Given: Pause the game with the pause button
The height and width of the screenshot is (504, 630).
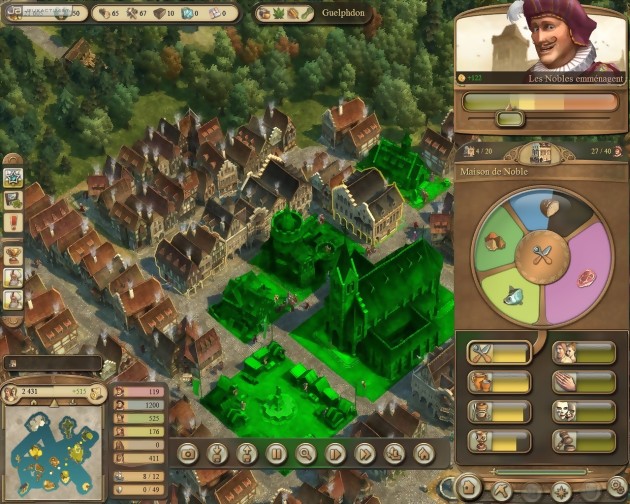Looking at the screenshot, I should [276, 453].
